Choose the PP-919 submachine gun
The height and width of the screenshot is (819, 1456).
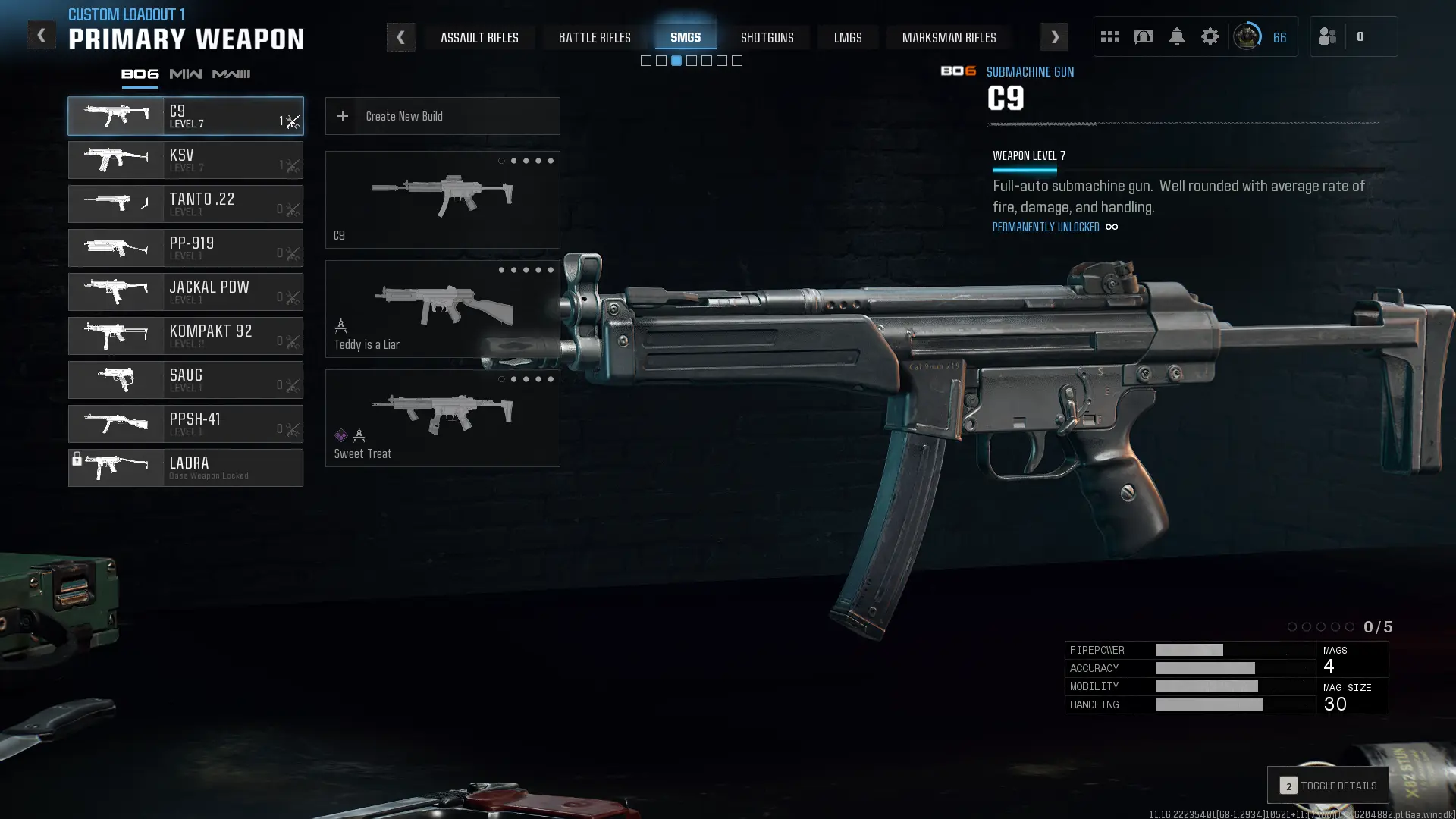click(186, 248)
